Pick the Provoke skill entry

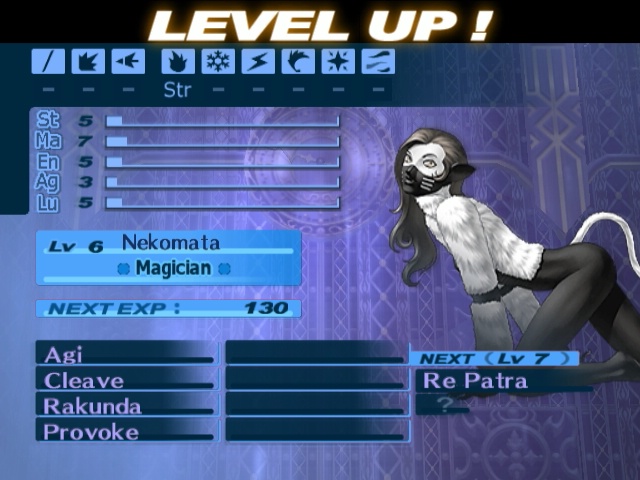(x=125, y=432)
